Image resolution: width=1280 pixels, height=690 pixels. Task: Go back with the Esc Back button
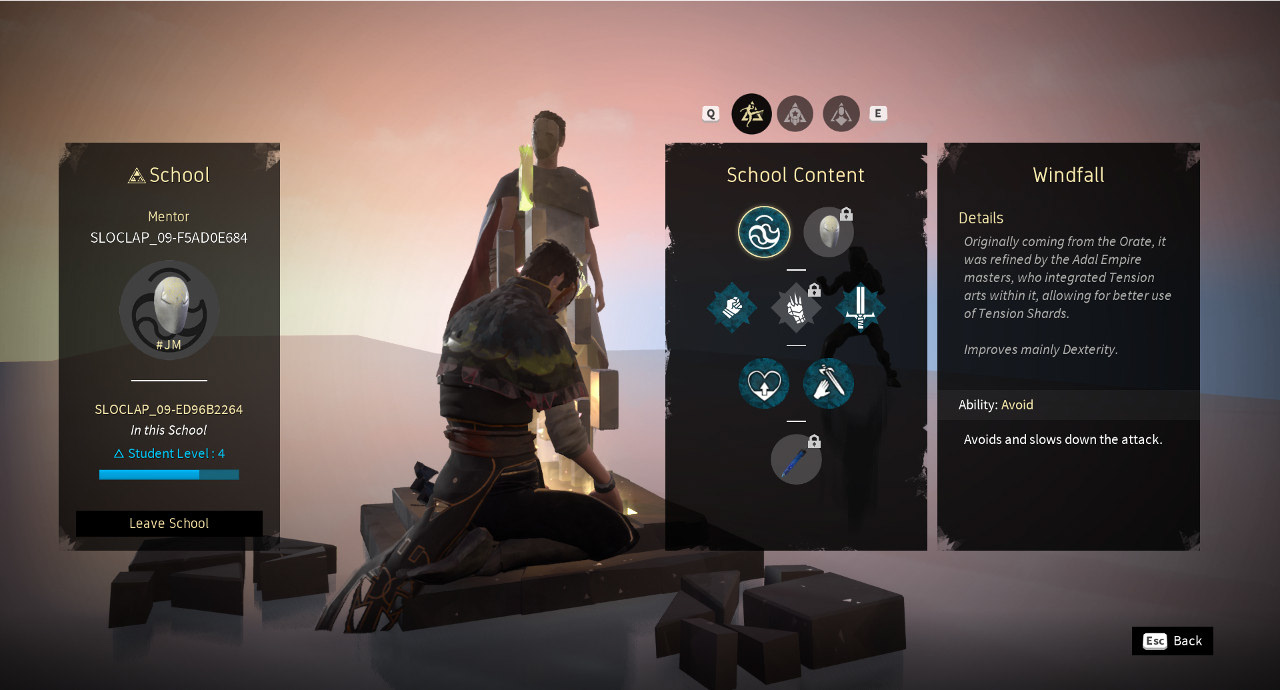pyautogui.click(x=1172, y=641)
